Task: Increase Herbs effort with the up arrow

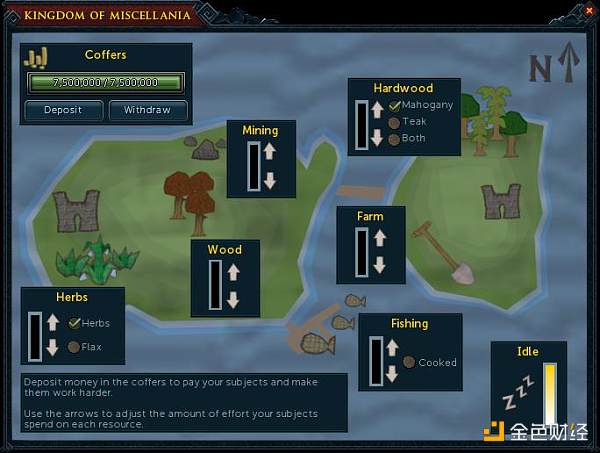Action: click(x=52, y=322)
